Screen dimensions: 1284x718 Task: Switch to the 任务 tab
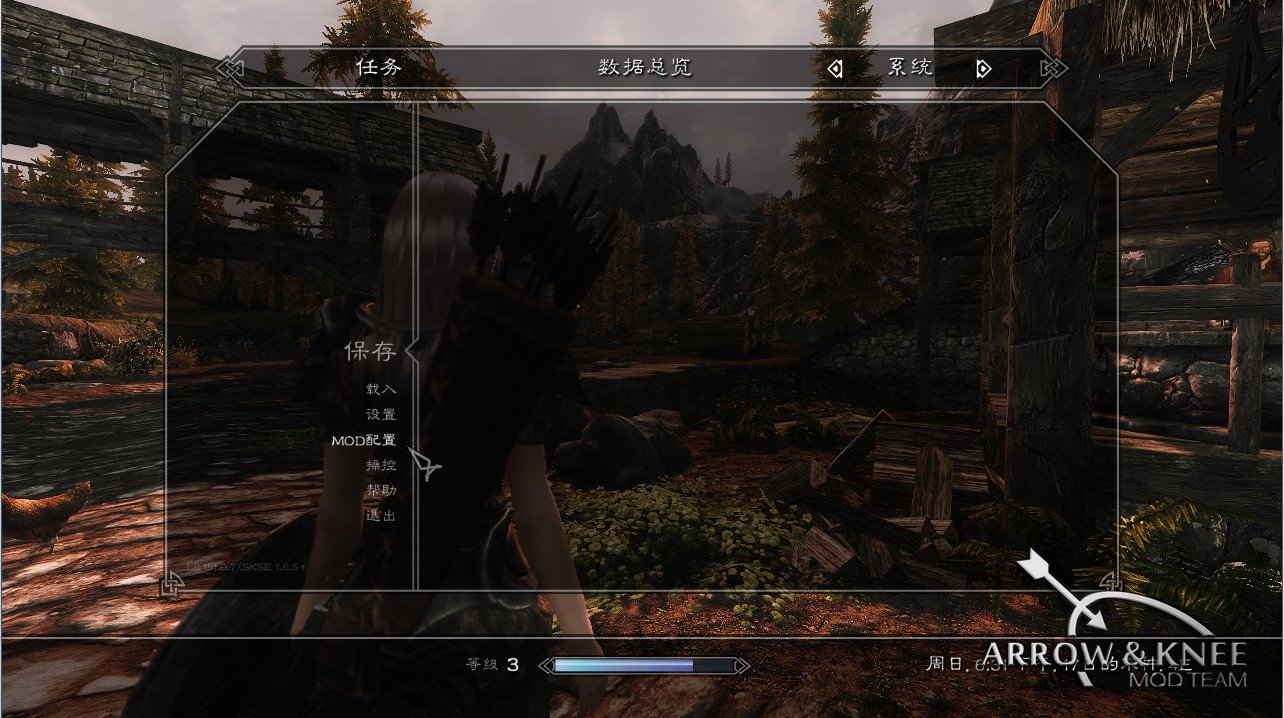[x=379, y=68]
